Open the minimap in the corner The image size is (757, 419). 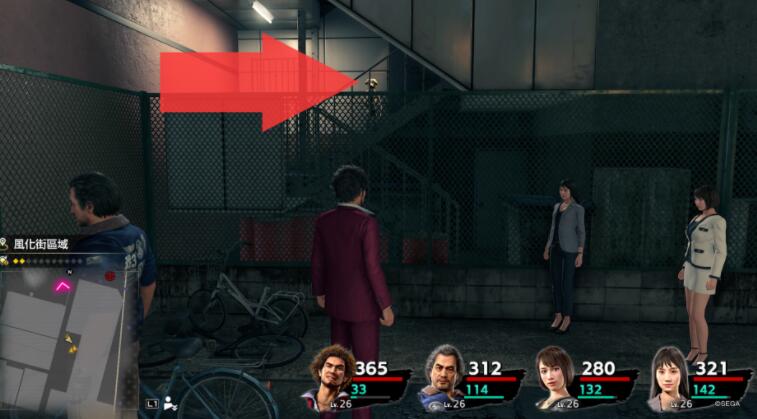coord(65,335)
